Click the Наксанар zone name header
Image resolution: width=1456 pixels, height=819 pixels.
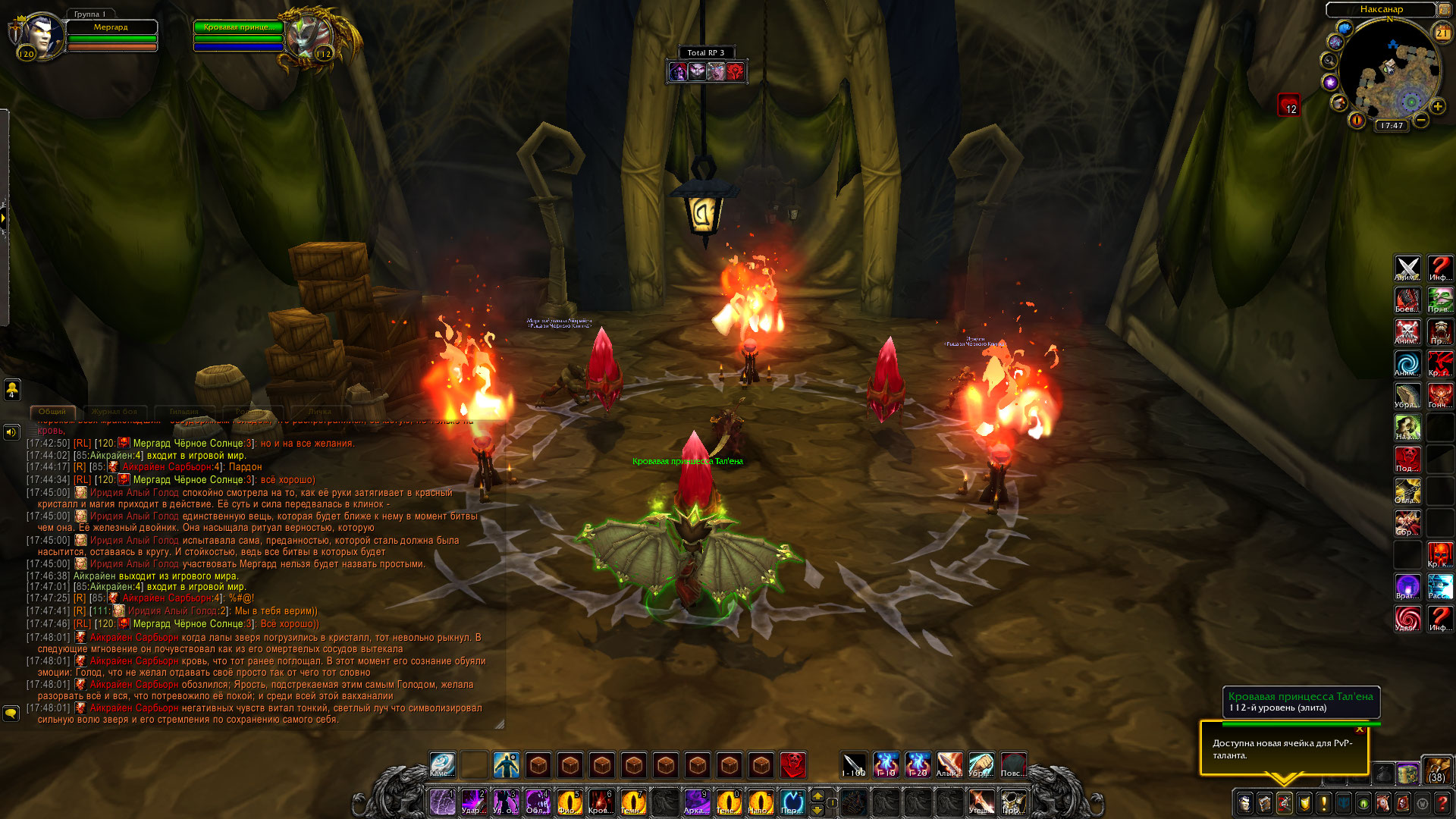1381,10
